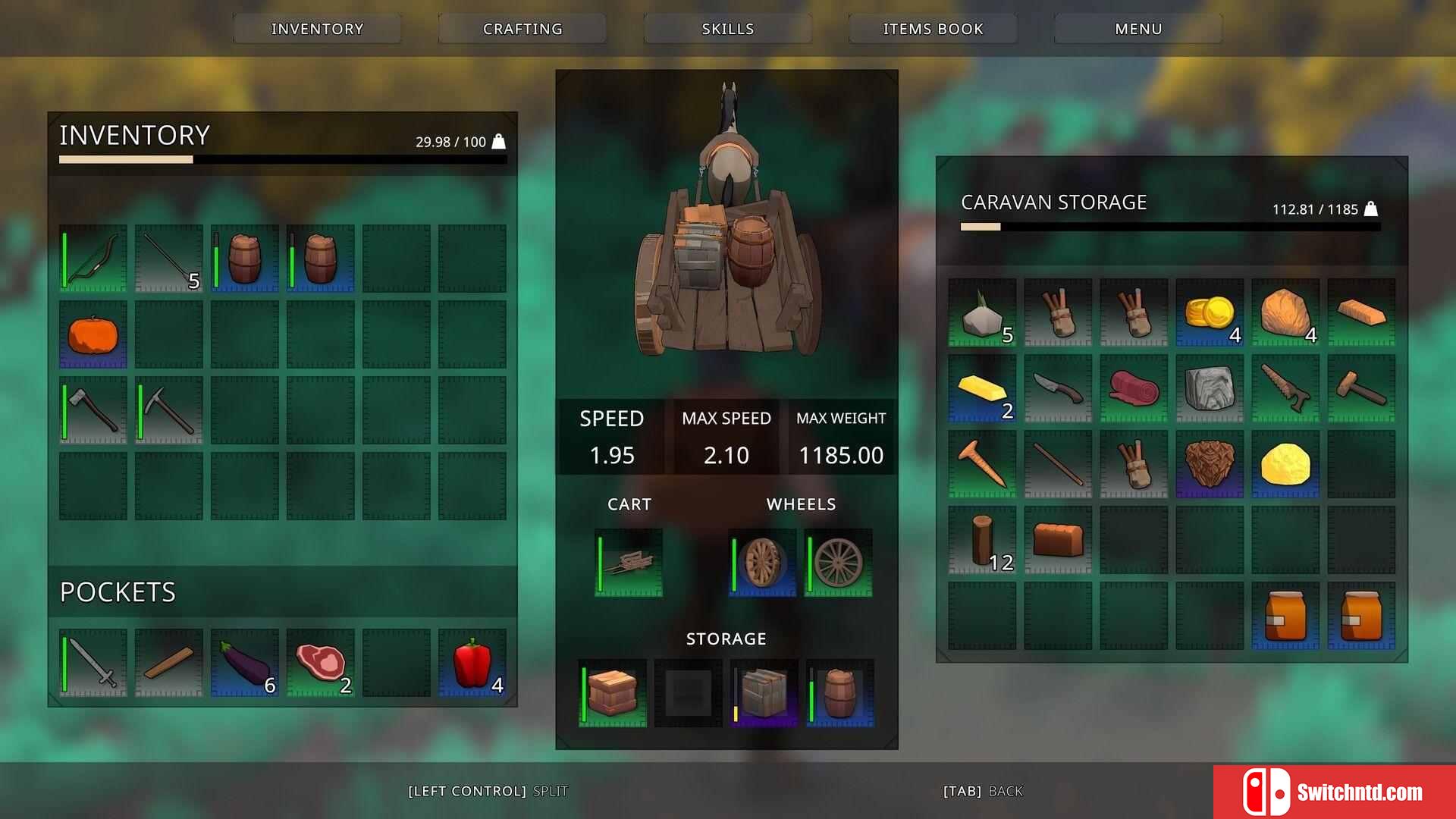Select the pickaxe in inventory
The width and height of the screenshot is (1456, 819).
(169, 410)
